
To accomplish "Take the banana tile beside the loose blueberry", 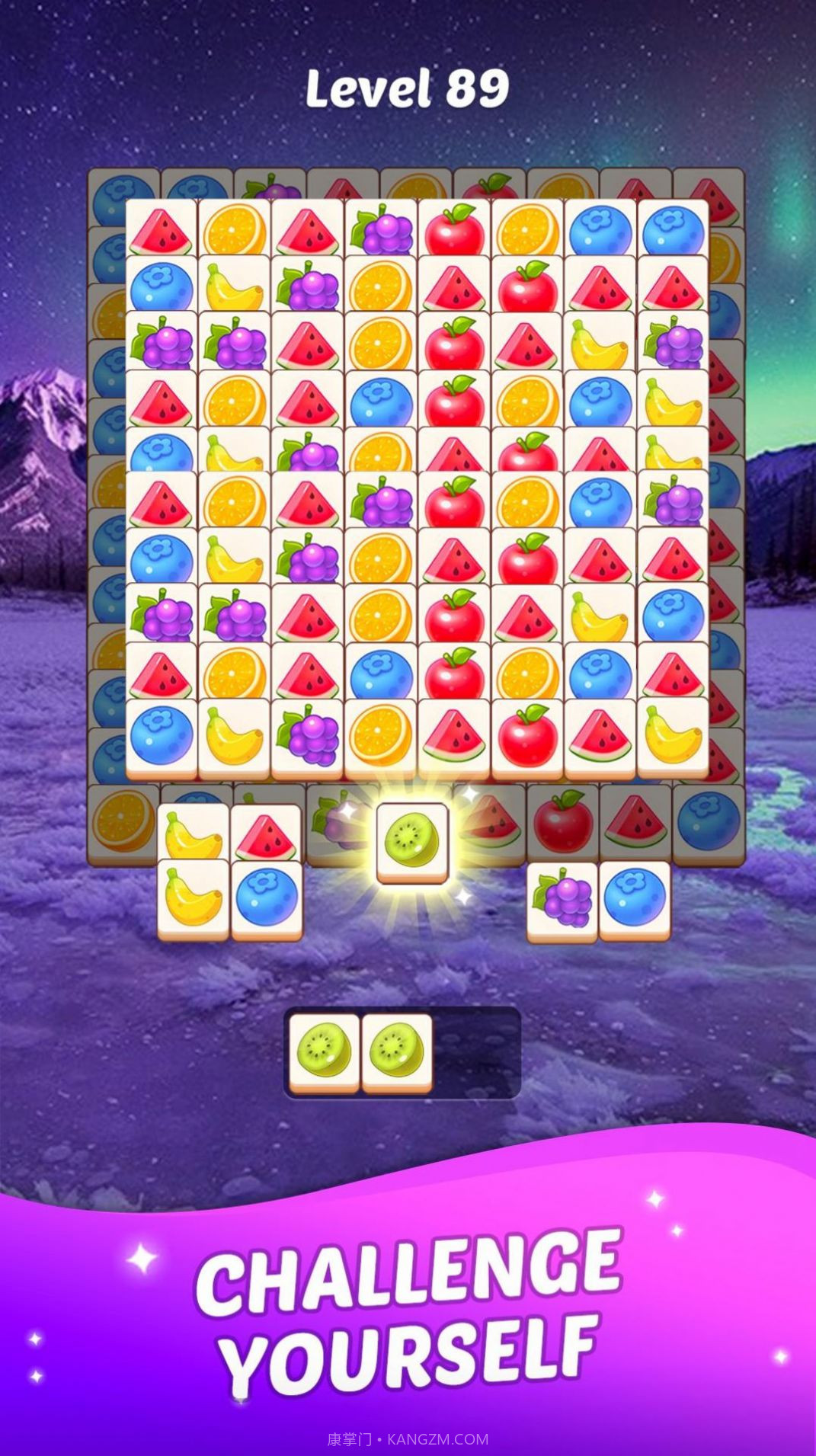I will pyautogui.click(x=193, y=900).
